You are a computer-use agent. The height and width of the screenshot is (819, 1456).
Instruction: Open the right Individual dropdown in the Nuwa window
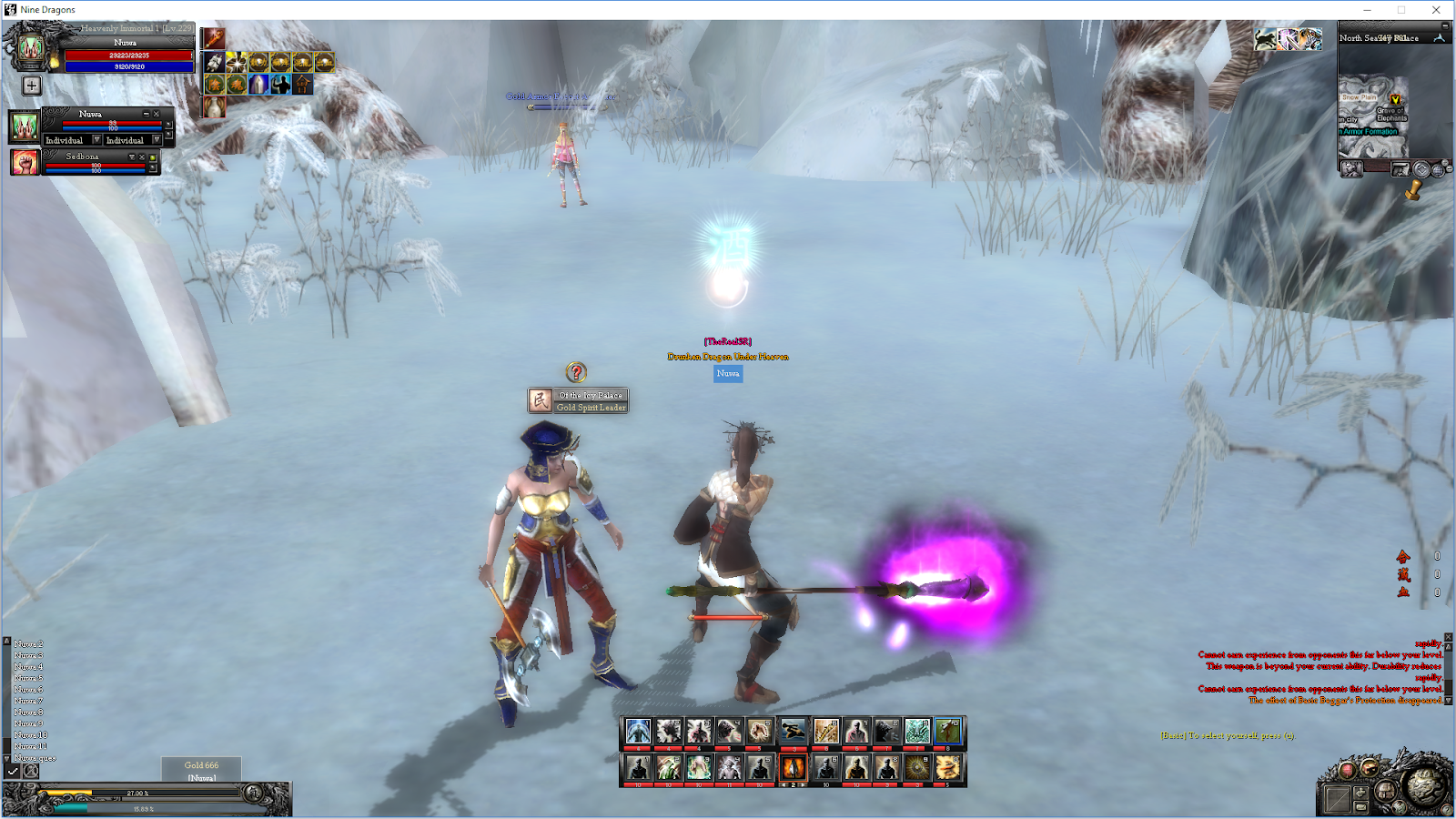coord(157,139)
